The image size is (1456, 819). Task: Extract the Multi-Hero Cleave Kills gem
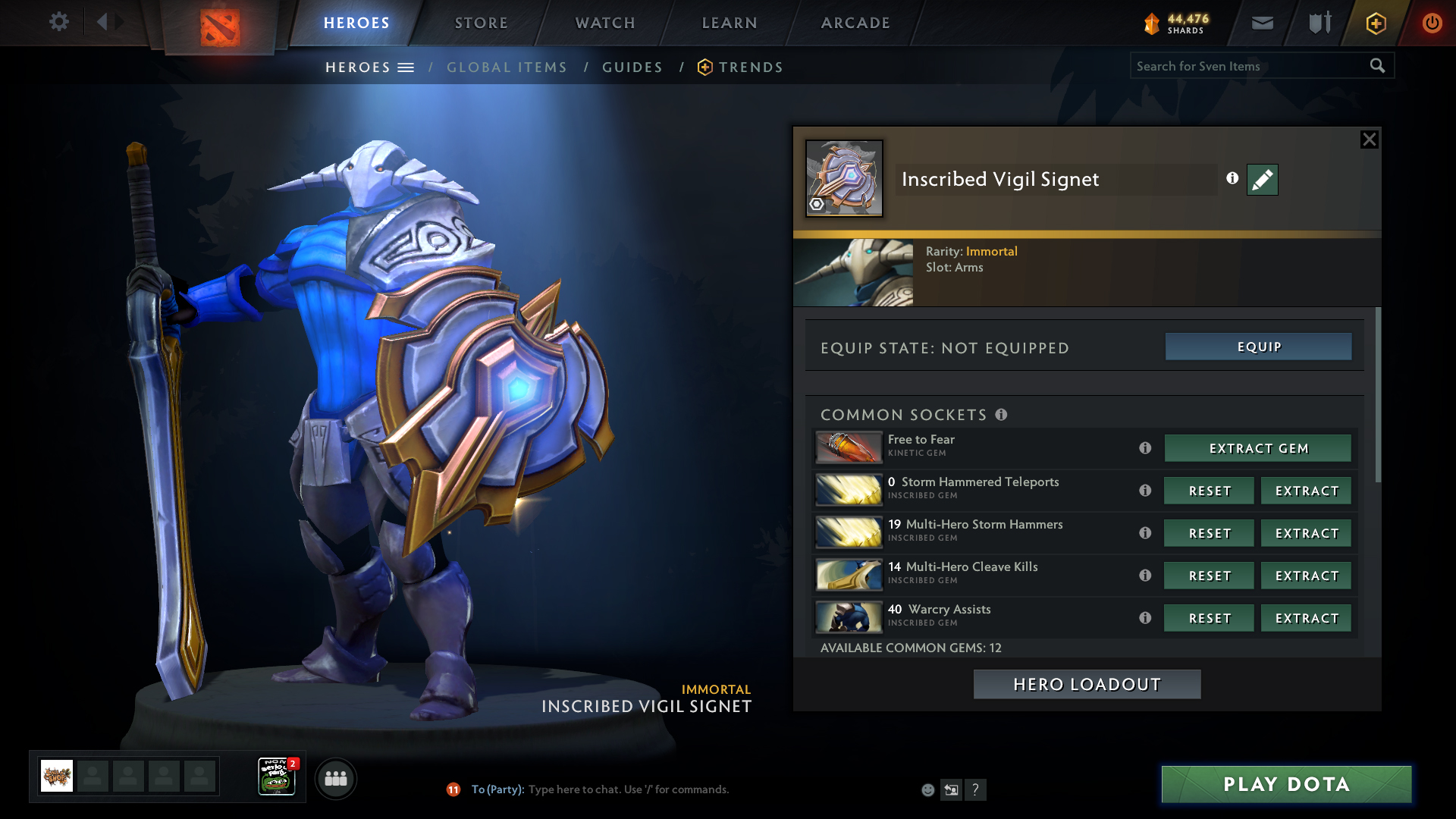point(1306,576)
